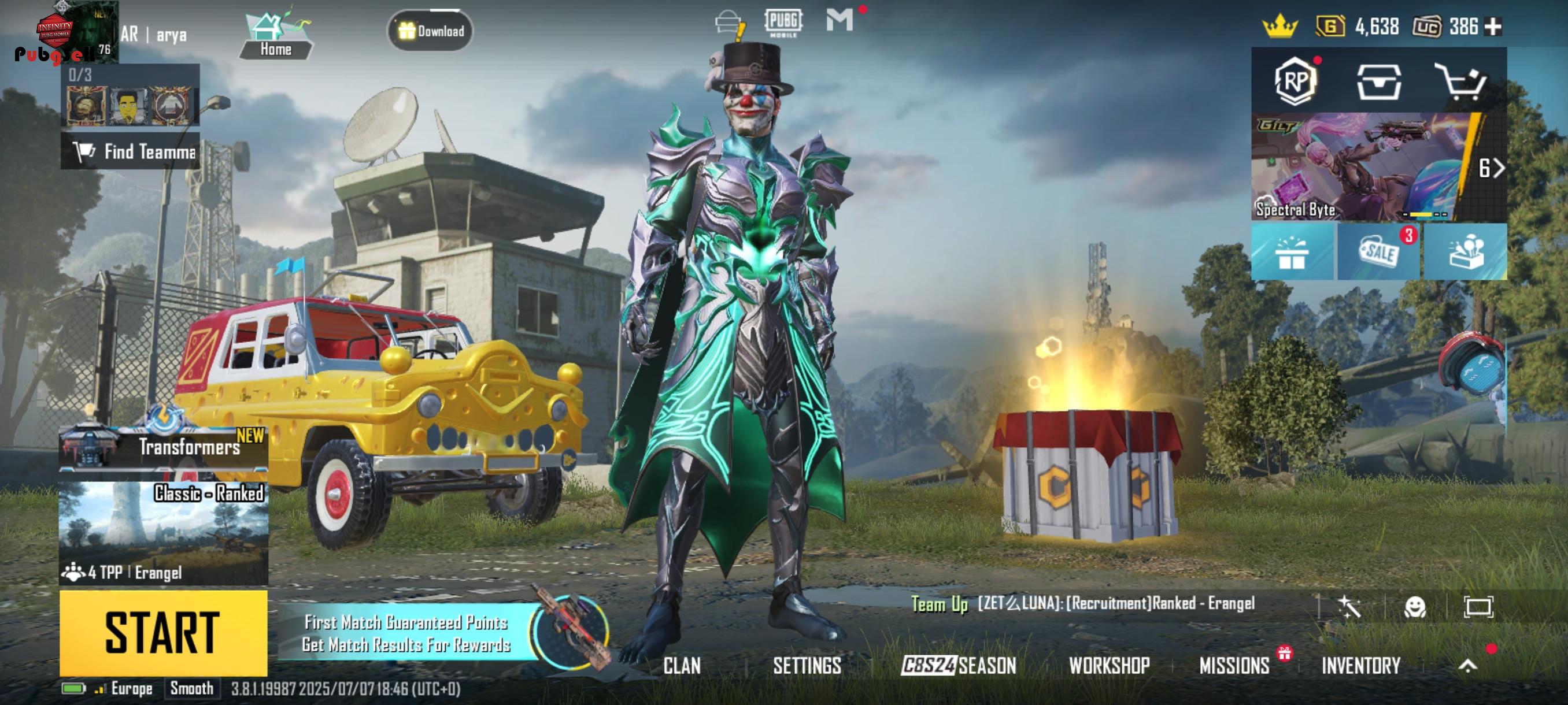Add UC with the plus button

click(x=1493, y=26)
